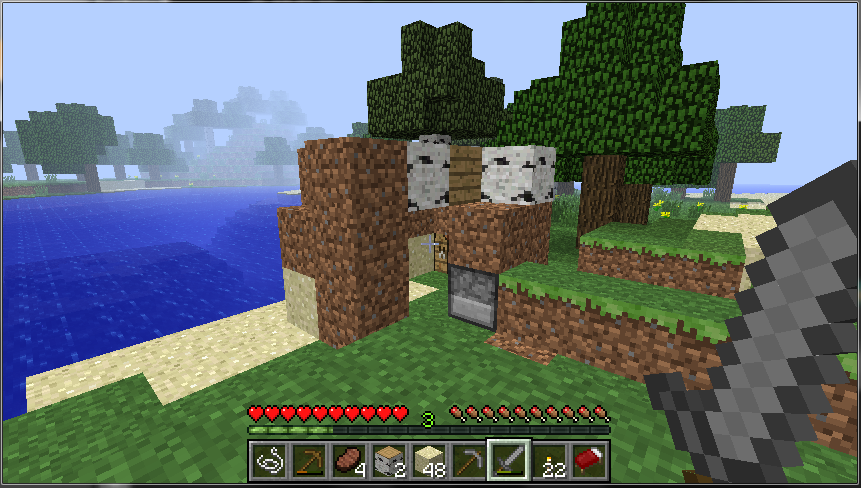This screenshot has height=488, width=861.
Task: Select the wooden pickaxe slot
Action: coord(309,460)
